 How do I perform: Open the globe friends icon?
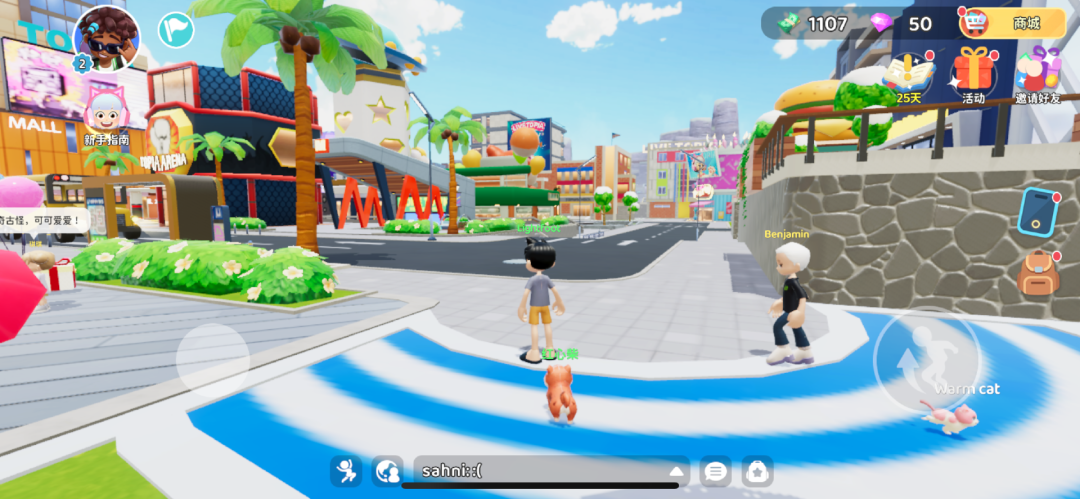click(388, 470)
